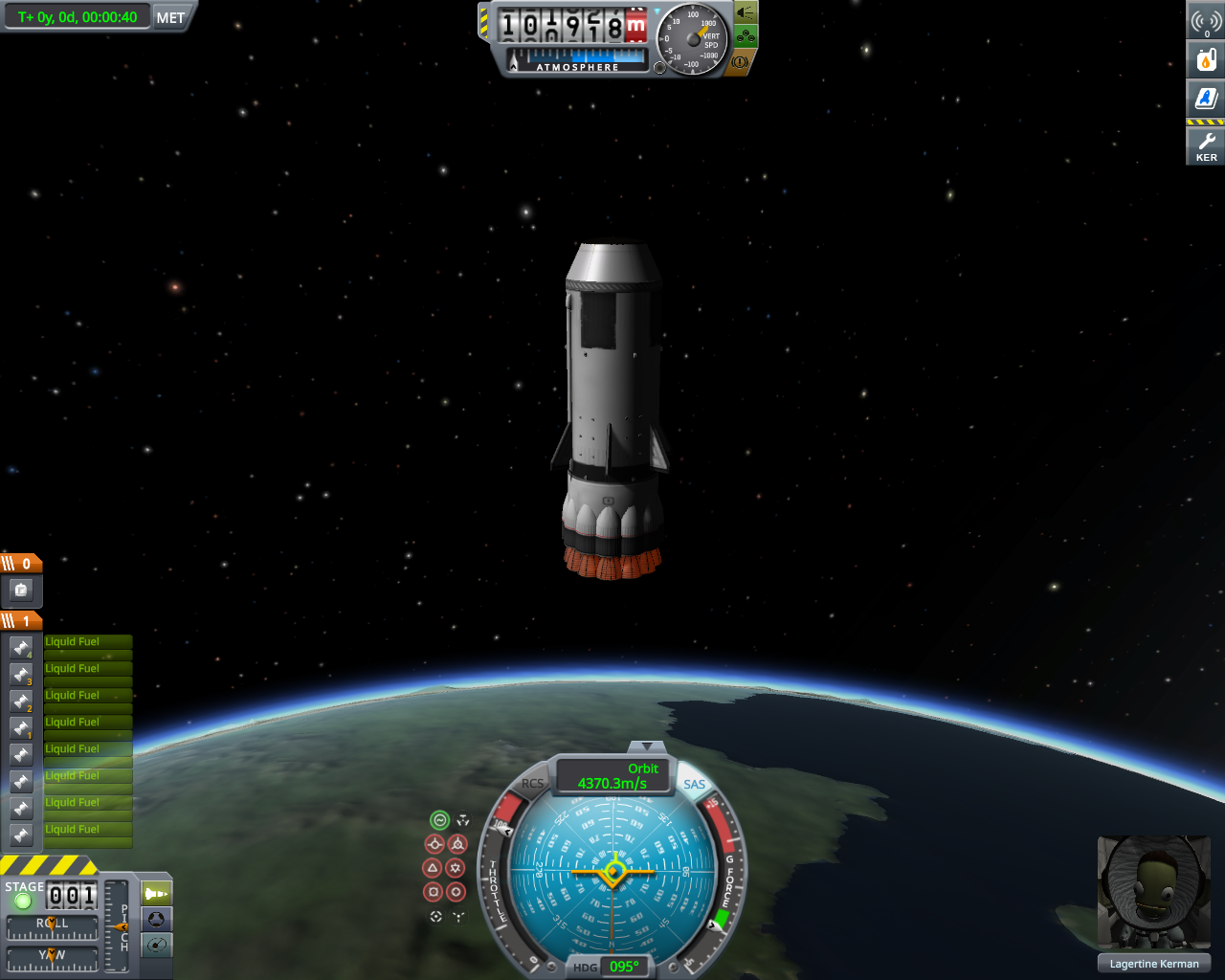Image resolution: width=1225 pixels, height=980 pixels.
Task: Select Lagertine Kerman's crew portrait
Action: click(1153, 893)
